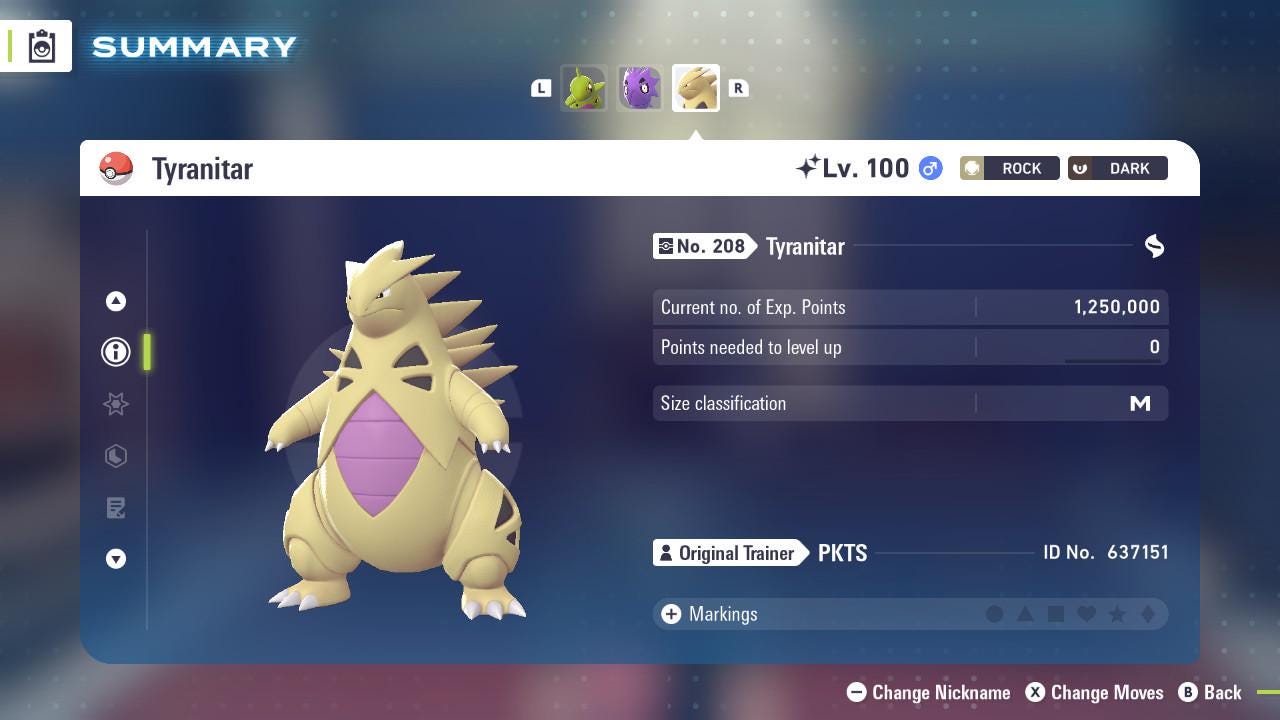Viewport: 1280px width, 720px height.
Task: Switch to the Larvitar summary tab
Action: [584, 88]
